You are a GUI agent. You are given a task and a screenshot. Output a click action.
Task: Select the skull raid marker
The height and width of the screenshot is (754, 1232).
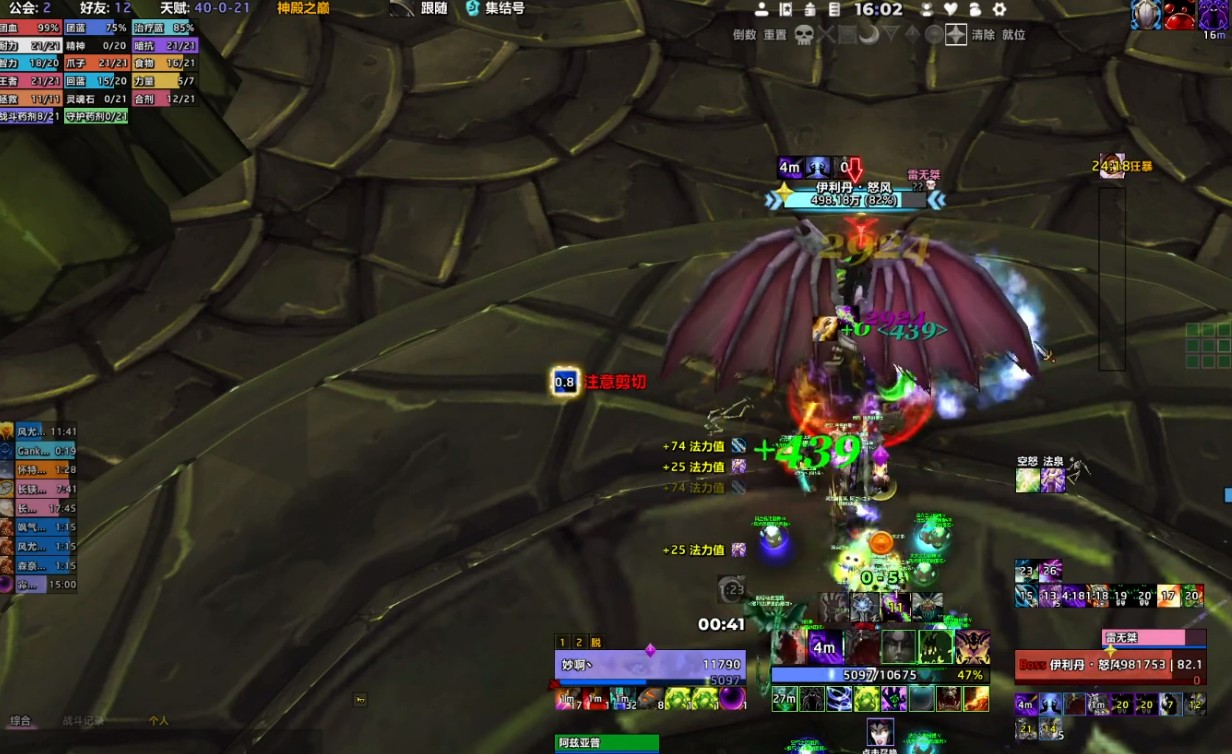pos(804,35)
